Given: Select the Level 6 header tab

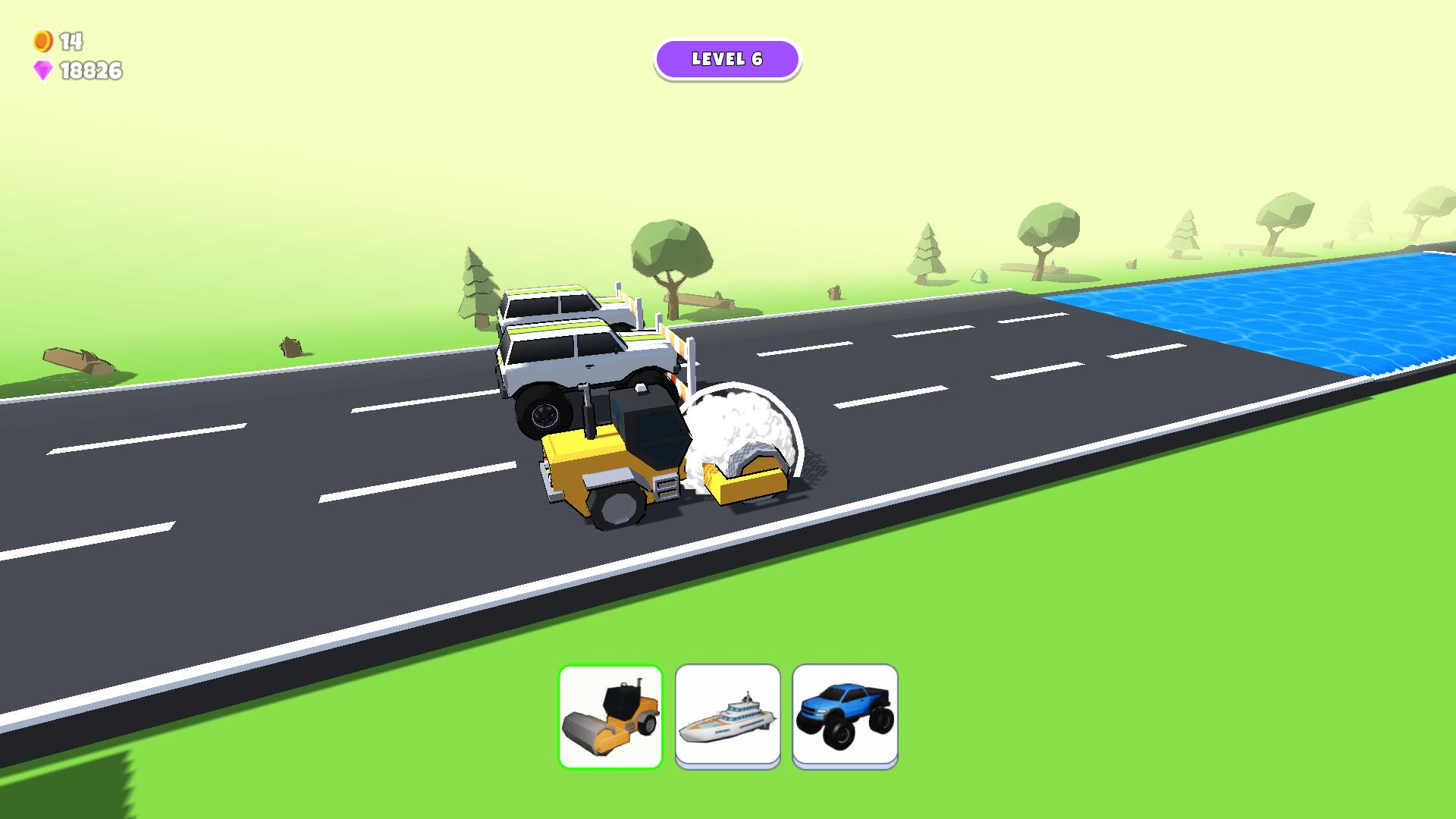Looking at the screenshot, I should click(728, 59).
